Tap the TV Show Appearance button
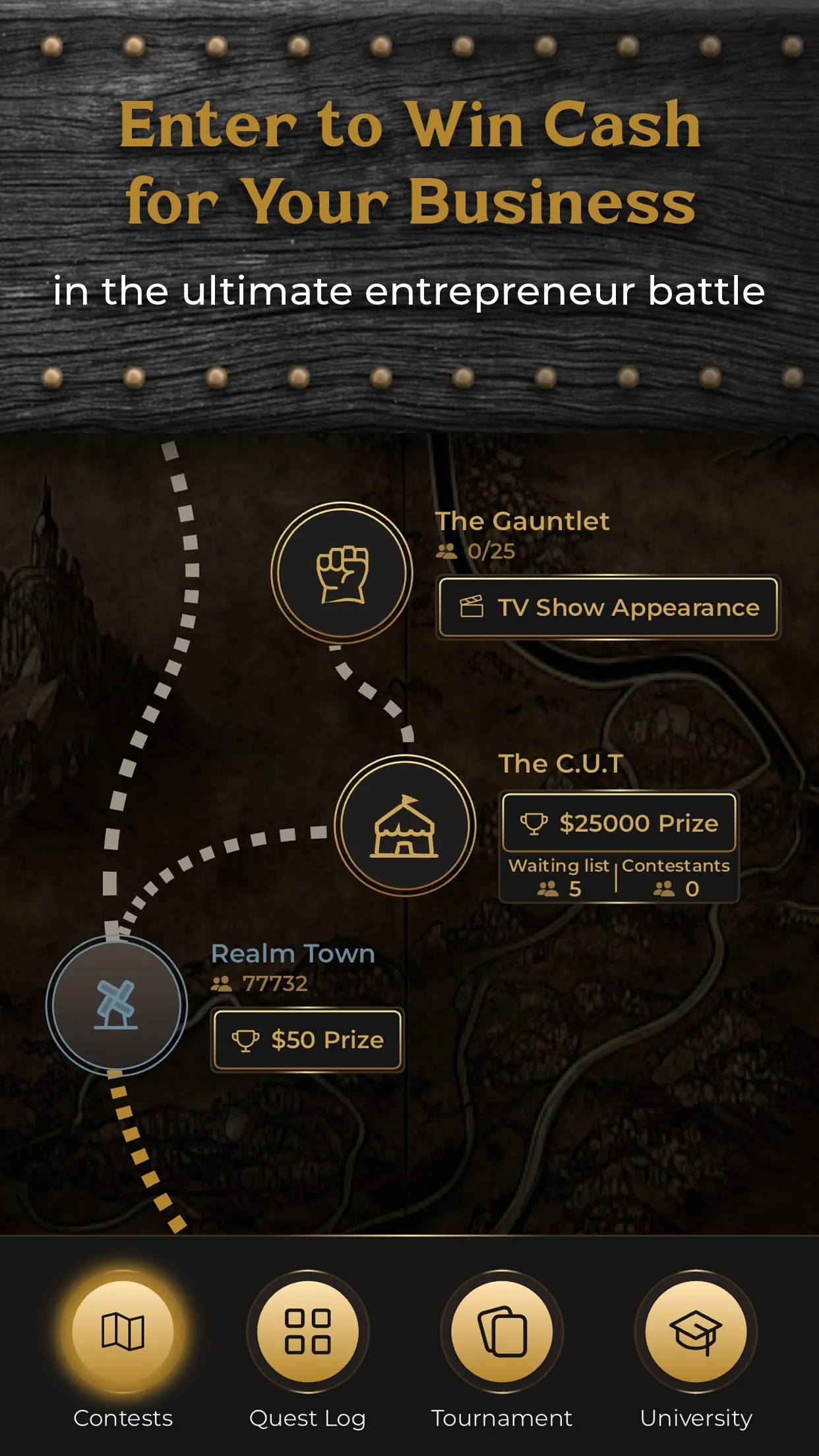 tap(608, 607)
